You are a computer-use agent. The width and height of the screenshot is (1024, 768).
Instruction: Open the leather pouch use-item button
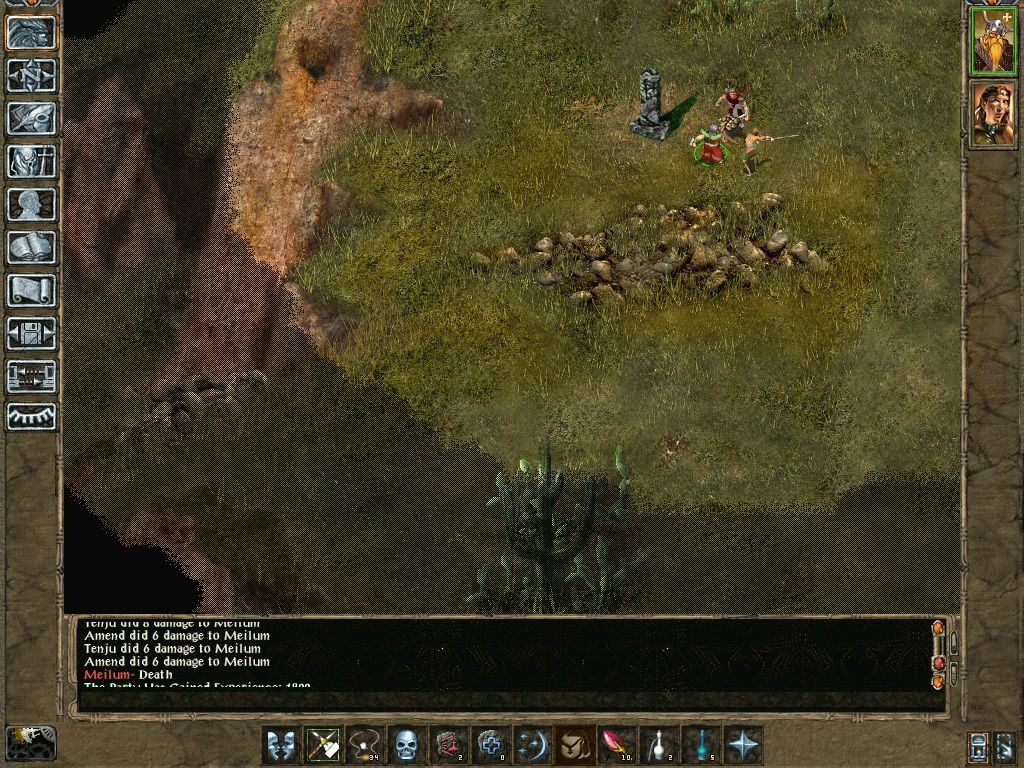(574, 745)
